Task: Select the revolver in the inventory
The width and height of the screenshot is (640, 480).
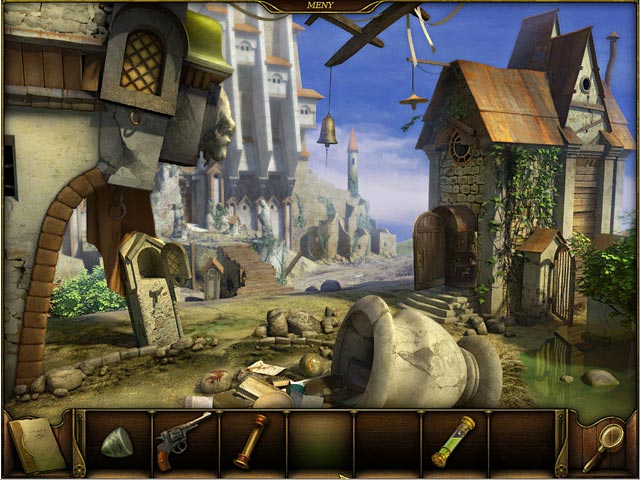Action: point(182,438)
